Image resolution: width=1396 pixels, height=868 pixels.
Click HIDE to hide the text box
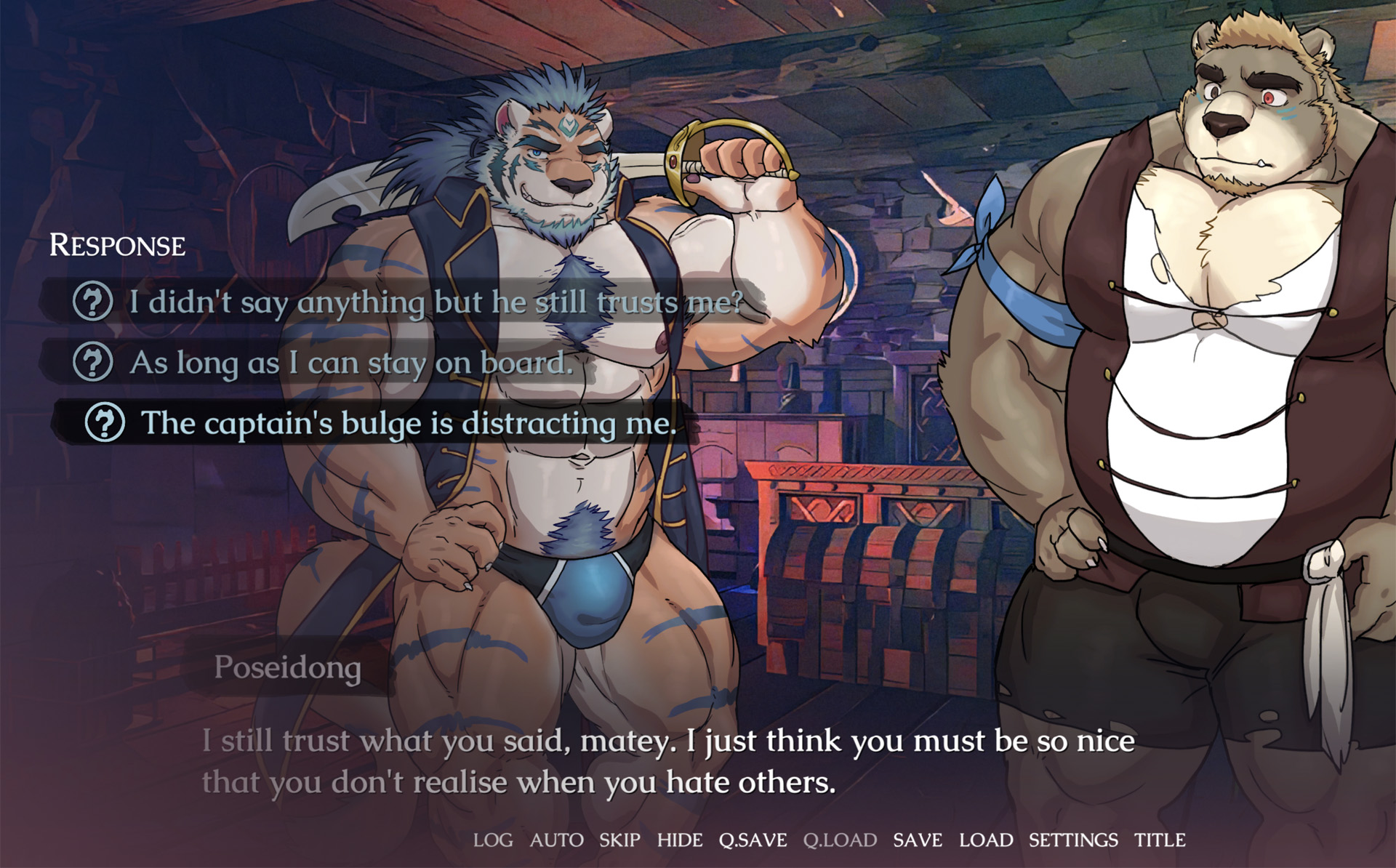pyautogui.click(x=680, y=840)
